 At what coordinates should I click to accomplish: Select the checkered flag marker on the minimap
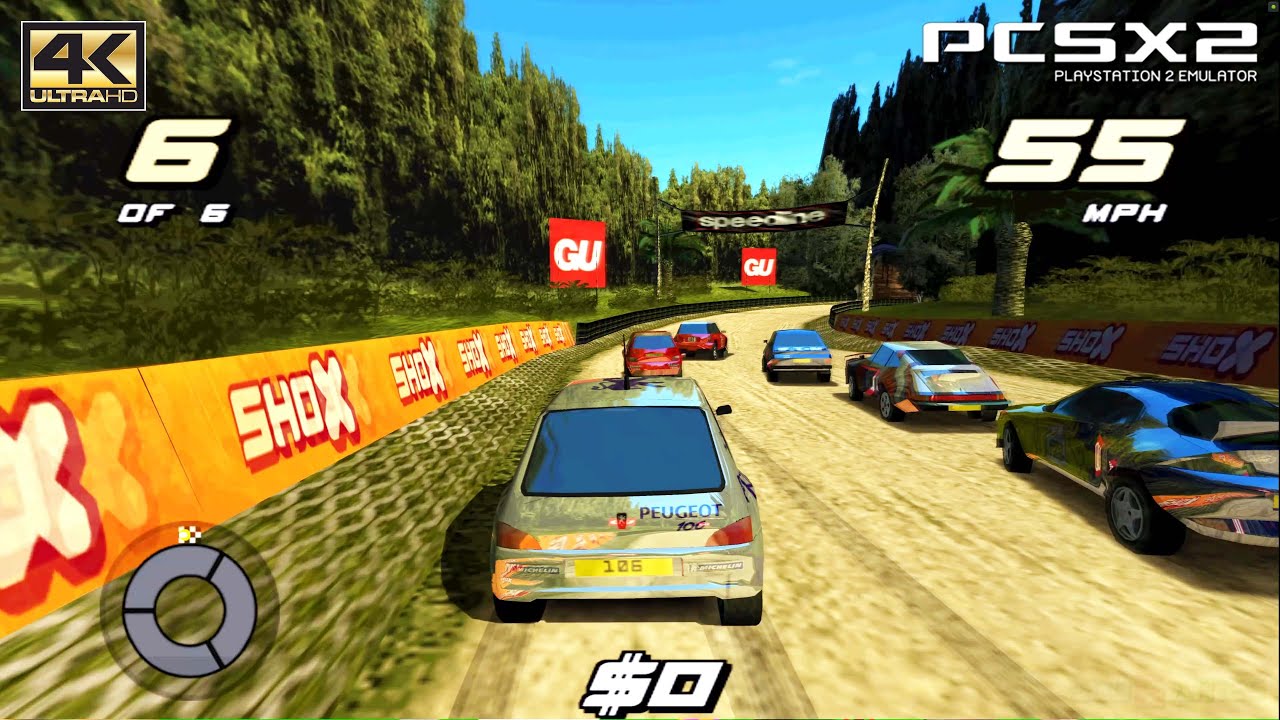(x=188, y=535)
